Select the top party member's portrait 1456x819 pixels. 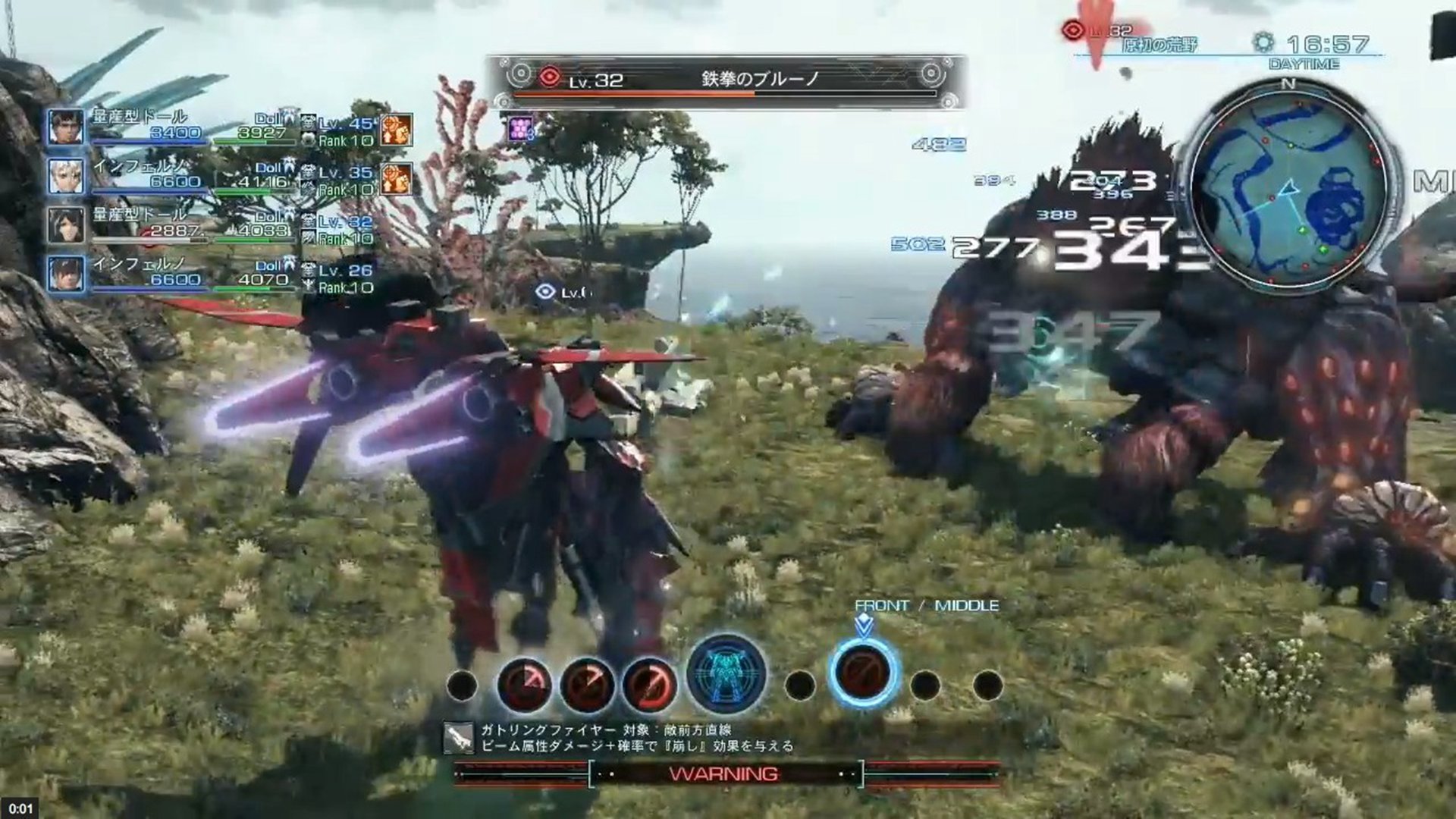pos(66,127)
